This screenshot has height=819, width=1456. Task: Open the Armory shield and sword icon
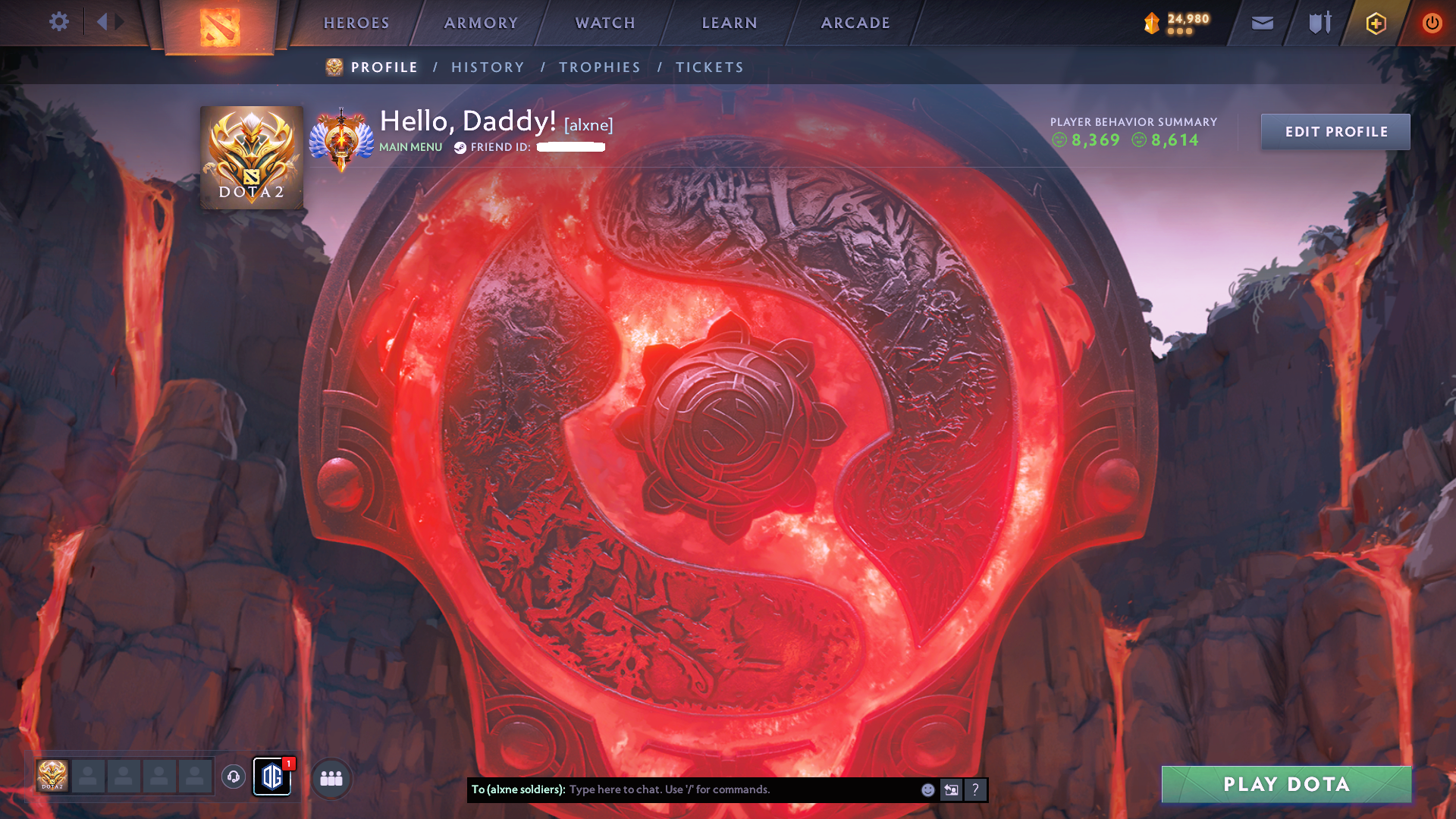(1318, 23)
